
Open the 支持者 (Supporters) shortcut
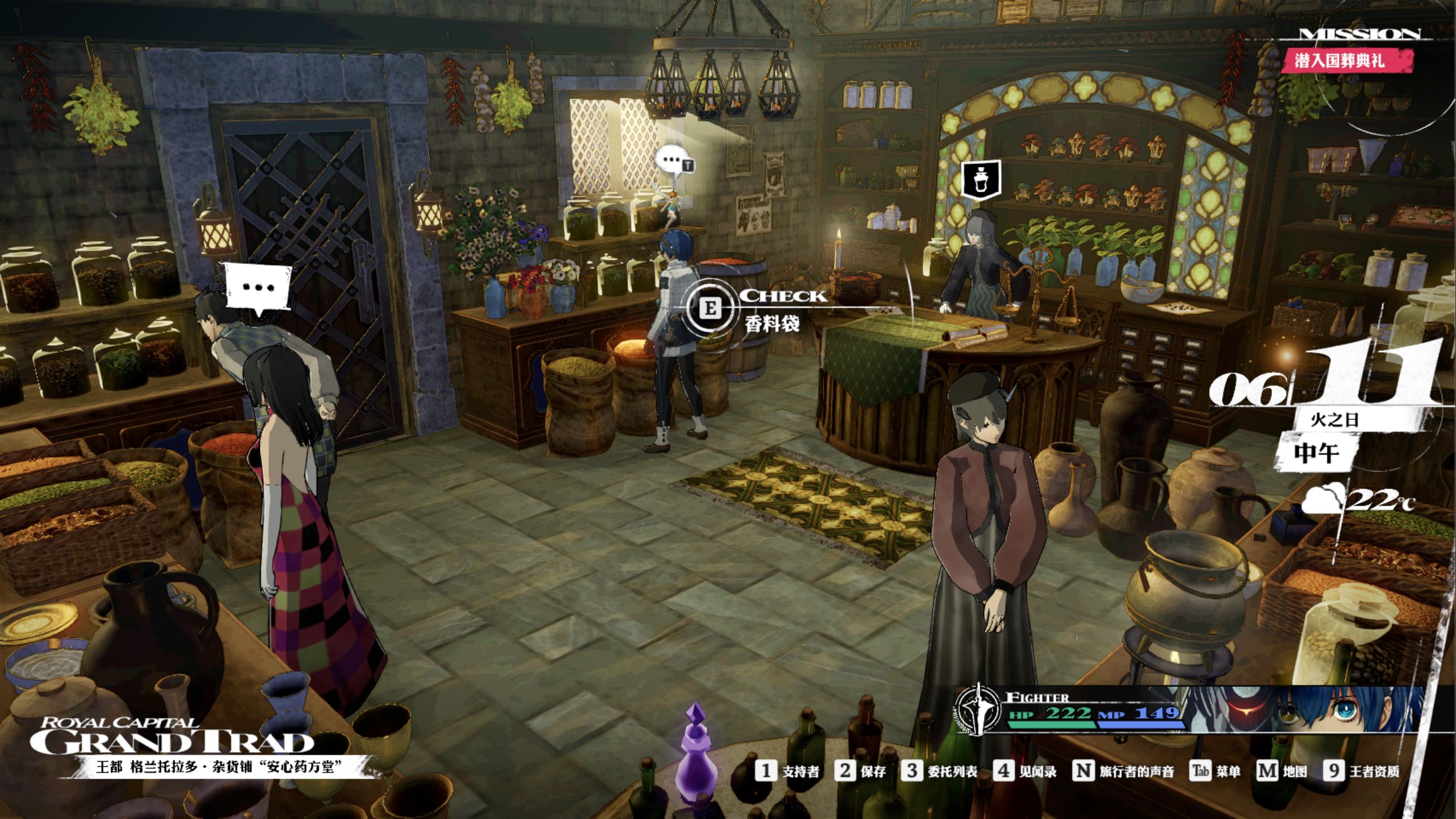tap(787, 771)
